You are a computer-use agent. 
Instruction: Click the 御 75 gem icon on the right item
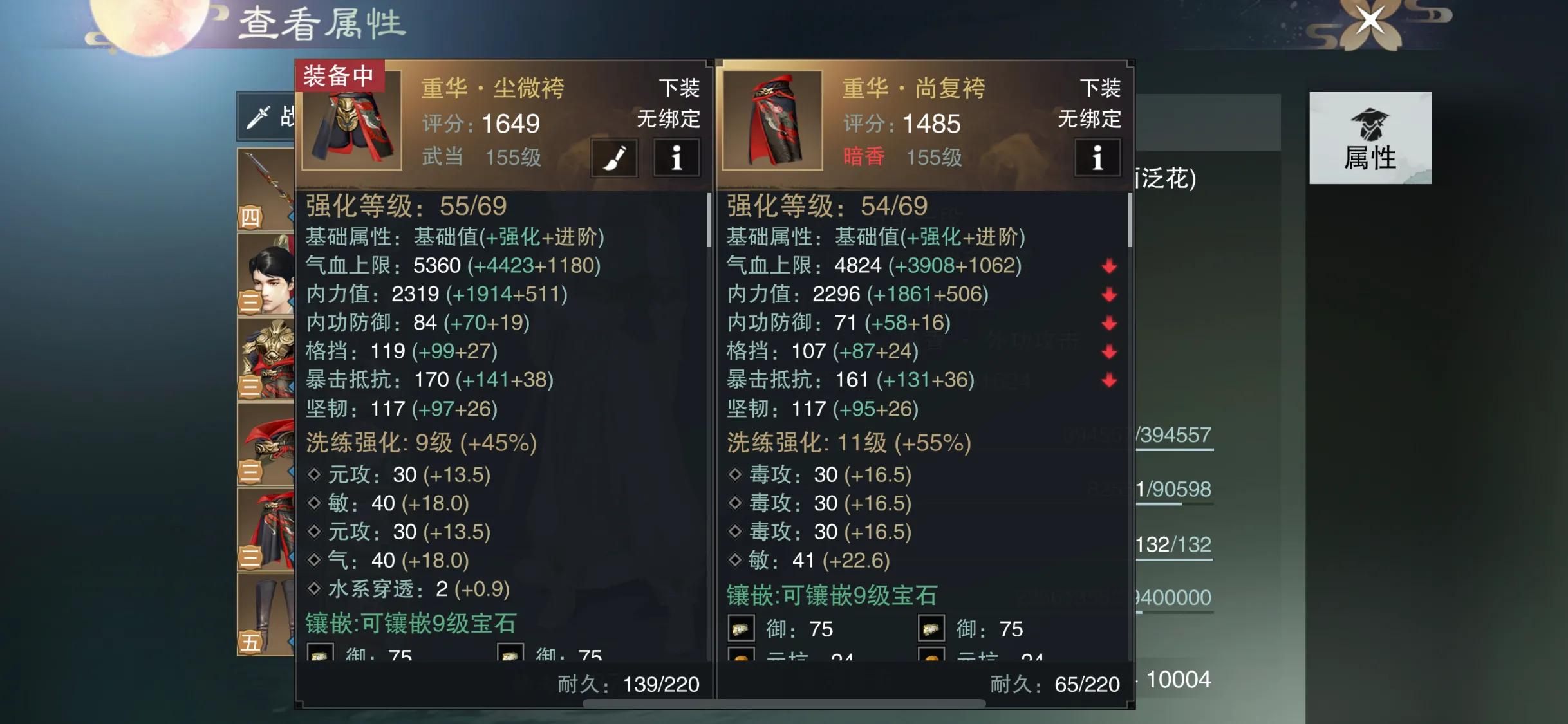click(x=742, y=628)
